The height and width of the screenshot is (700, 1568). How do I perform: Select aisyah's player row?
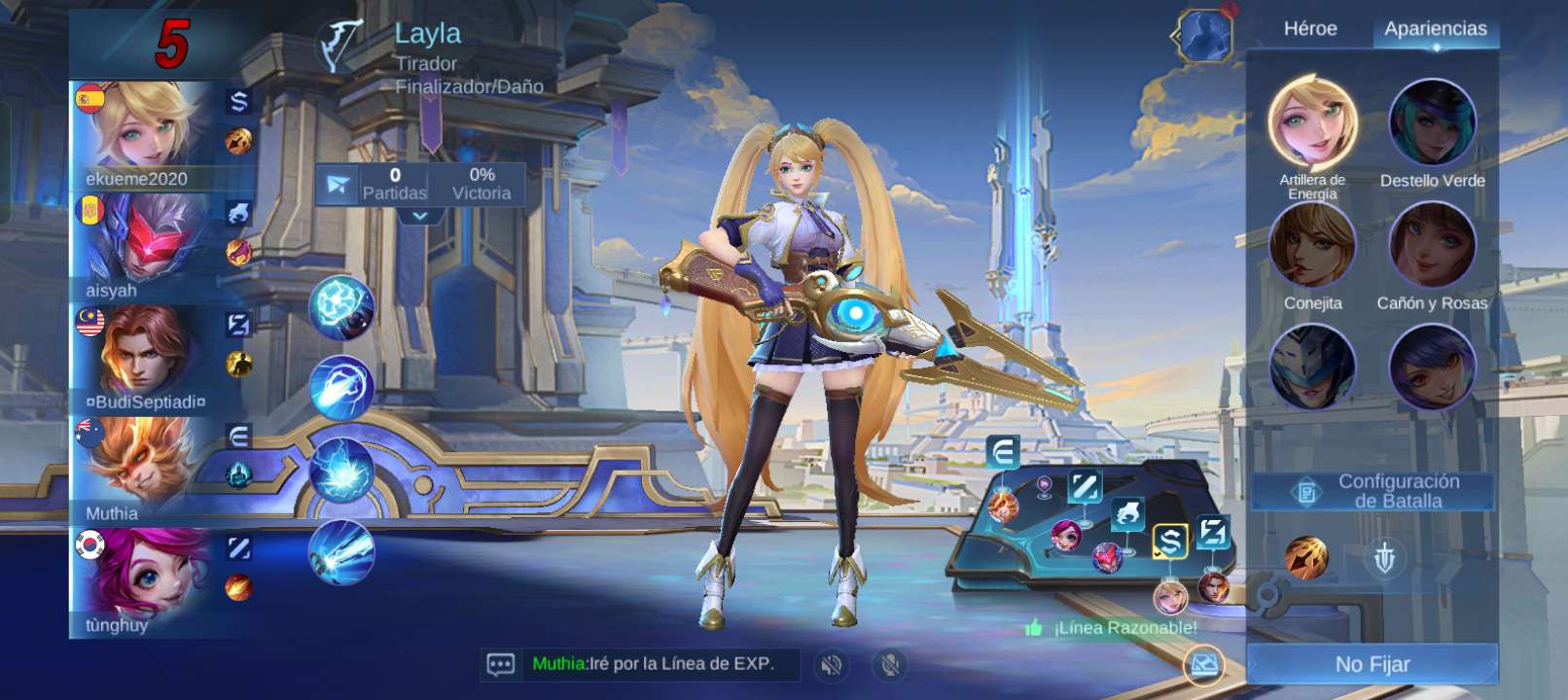146,248
